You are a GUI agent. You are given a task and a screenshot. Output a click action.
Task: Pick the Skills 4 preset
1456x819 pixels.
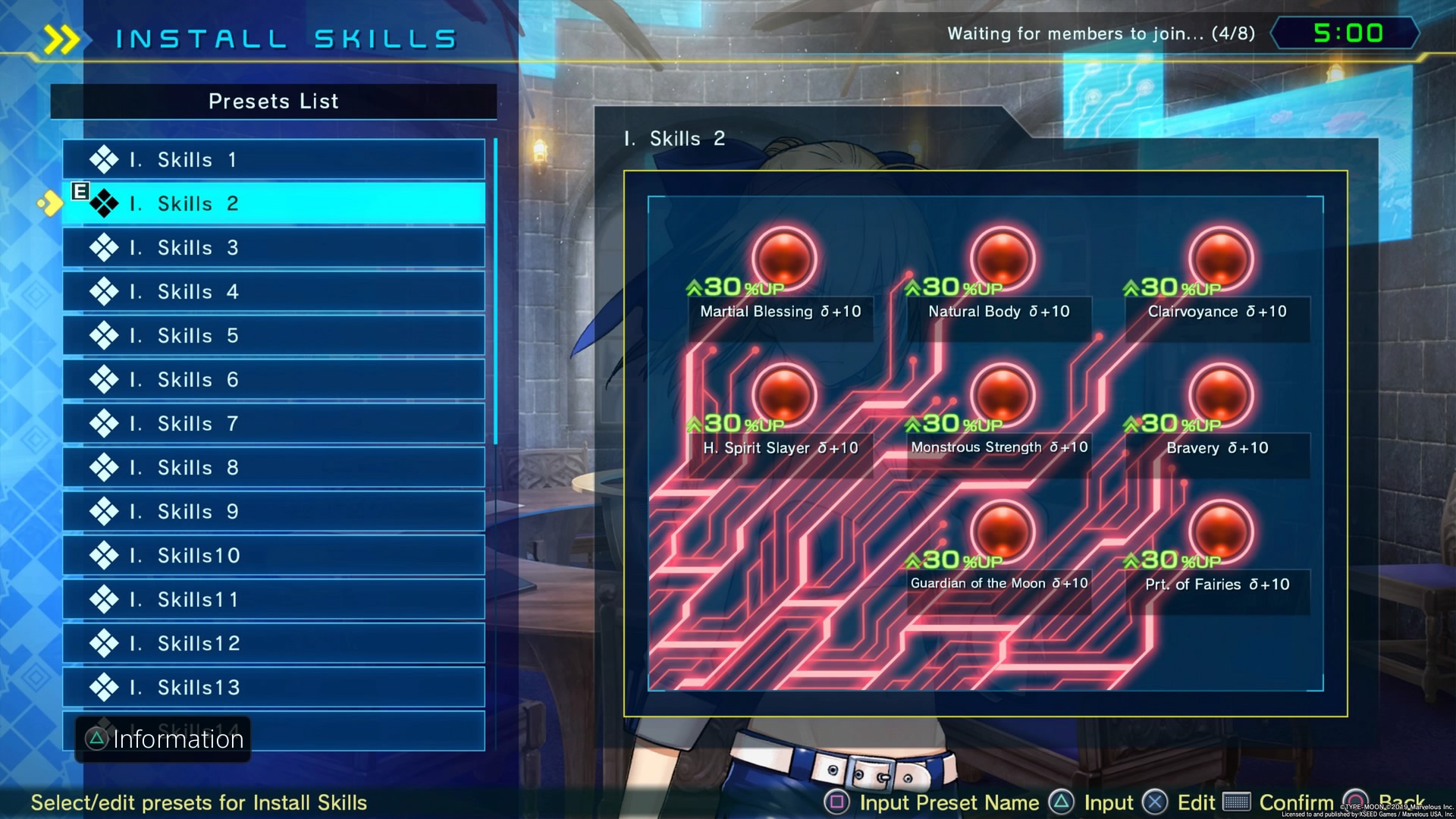(x=273, y=292)
